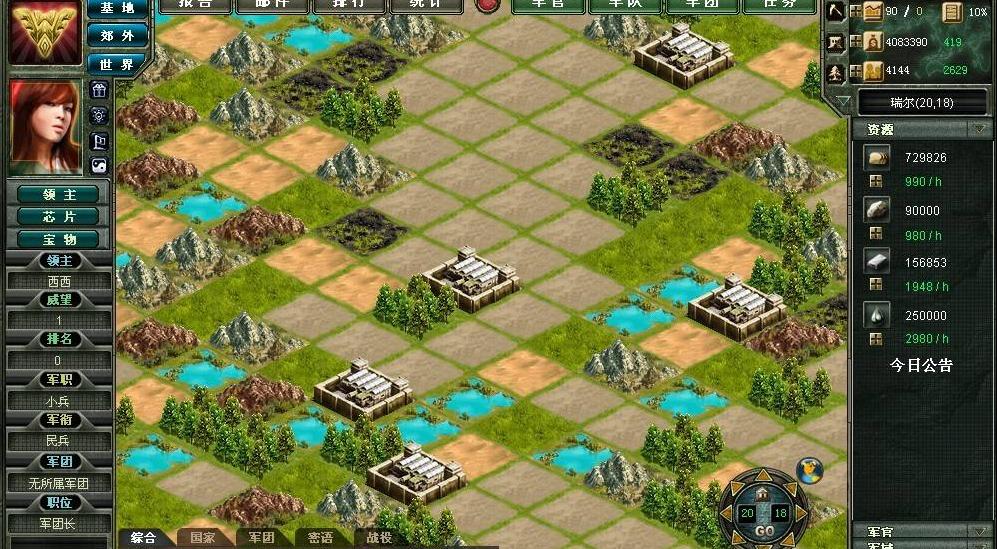
Task: Open the 芯片 chip menu
Action: (60, 217)
